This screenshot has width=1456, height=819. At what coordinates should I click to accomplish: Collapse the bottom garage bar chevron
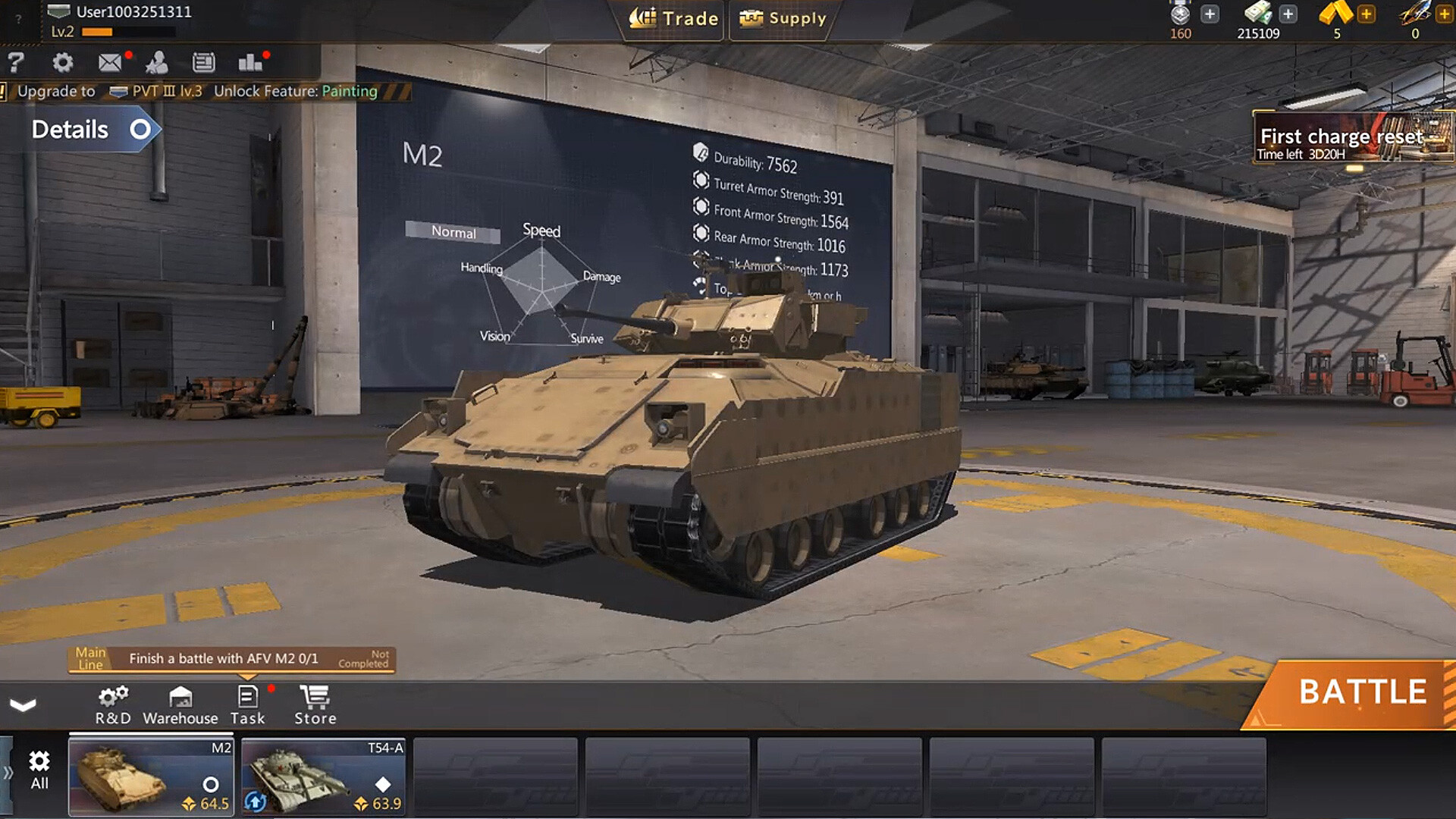(23, 706)
